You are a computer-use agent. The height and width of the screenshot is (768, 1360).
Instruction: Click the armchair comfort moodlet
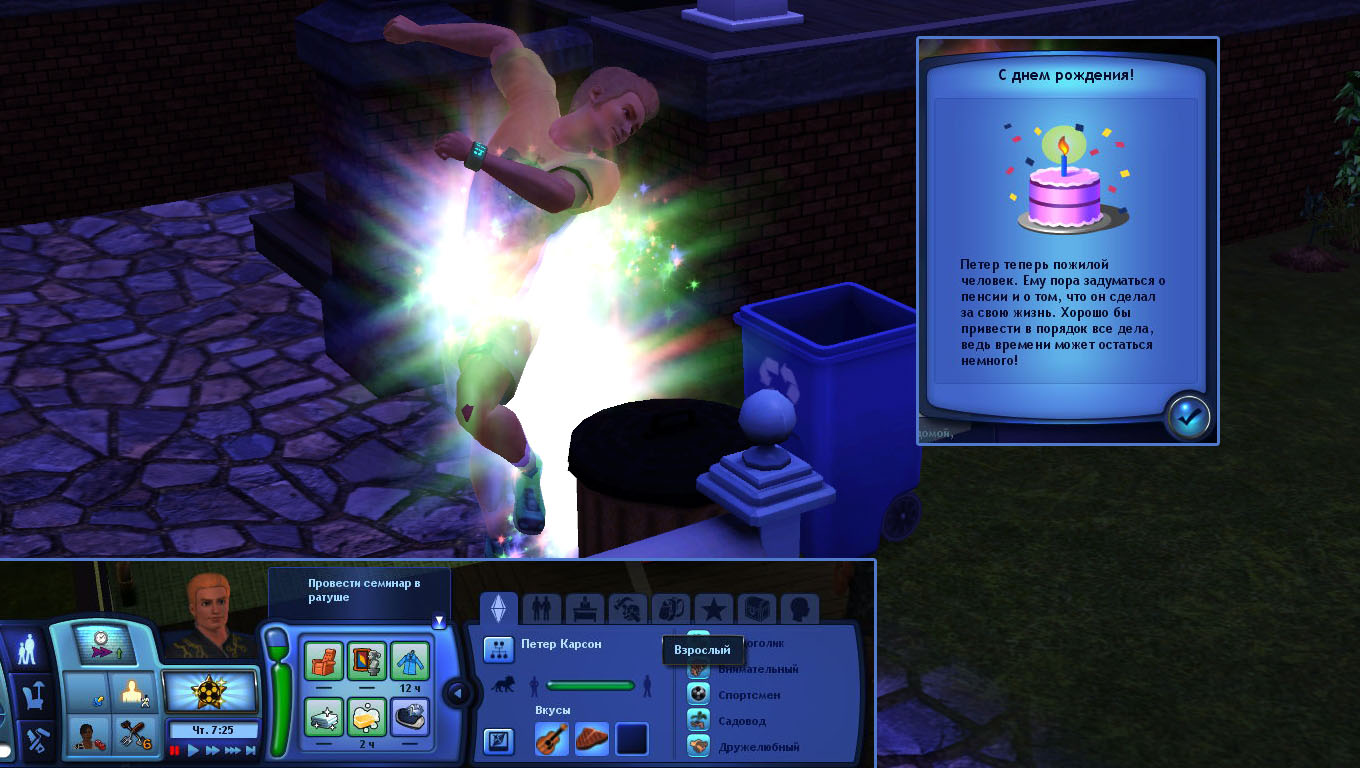click(323, 660)
